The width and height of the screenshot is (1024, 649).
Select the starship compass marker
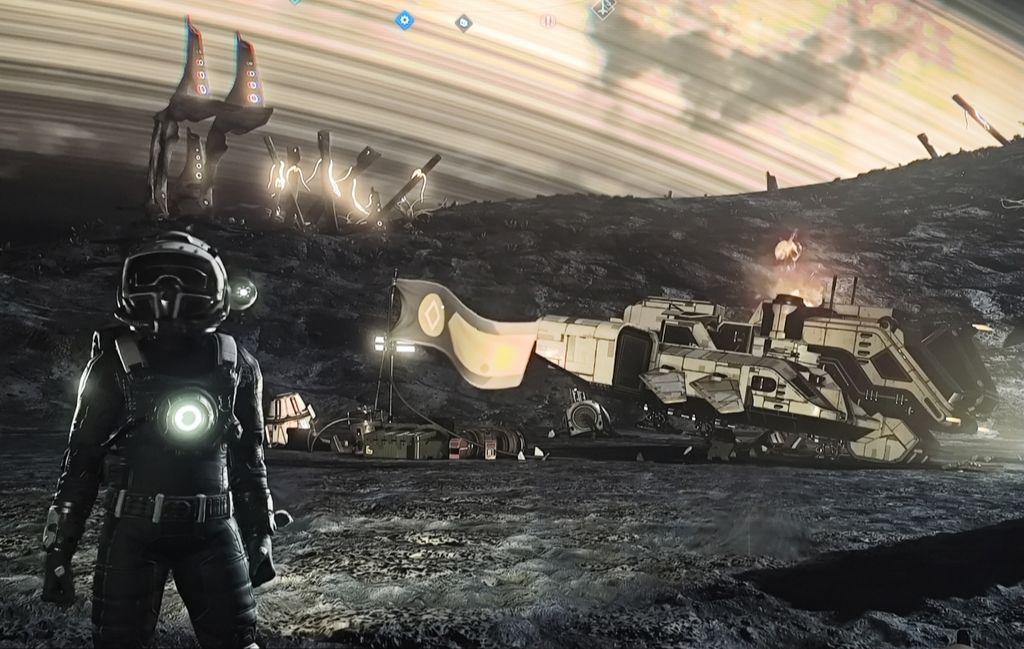[x=603, y=9]
